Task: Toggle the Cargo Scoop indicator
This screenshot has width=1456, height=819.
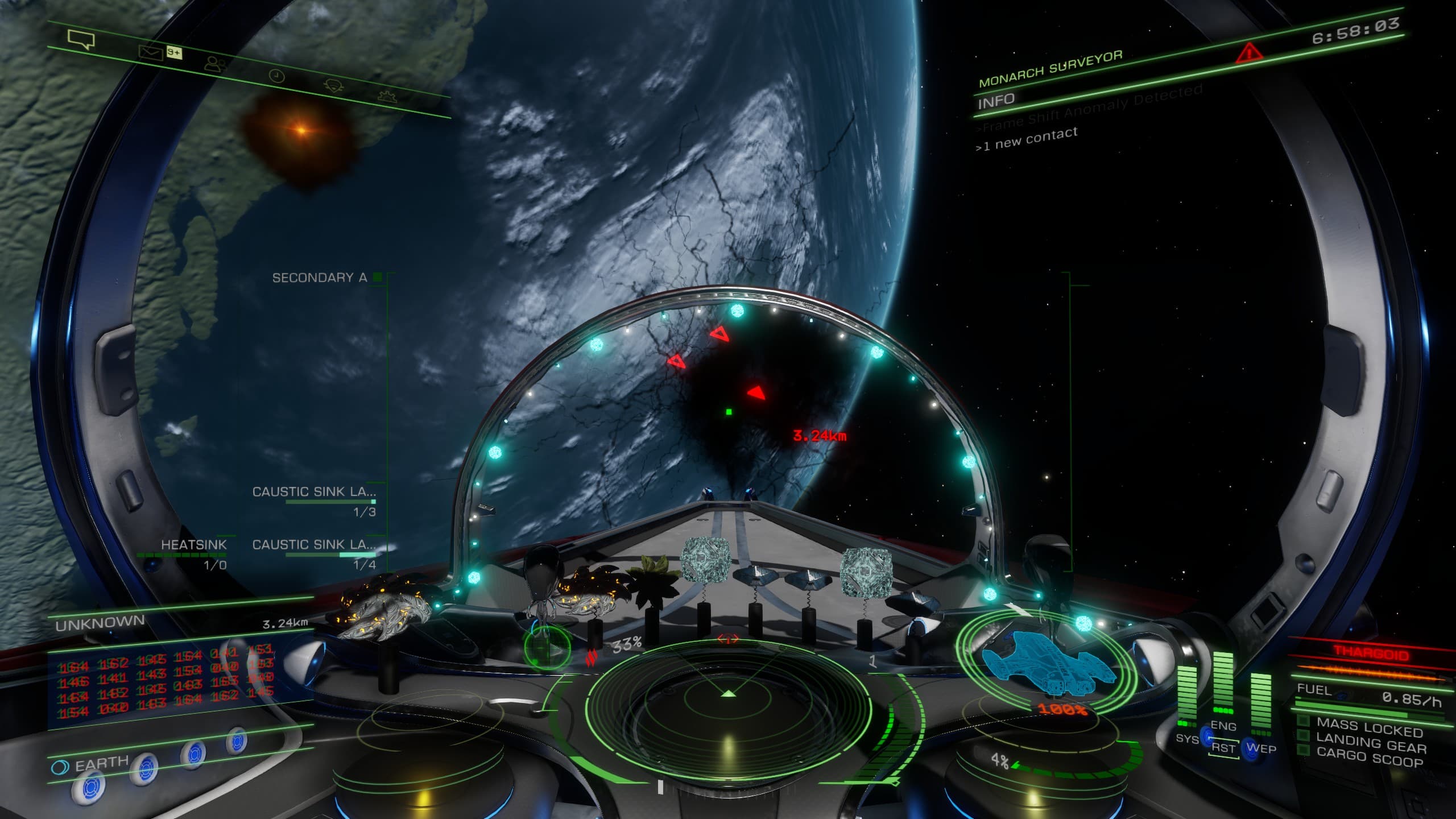Action: tap(1369, 758)
